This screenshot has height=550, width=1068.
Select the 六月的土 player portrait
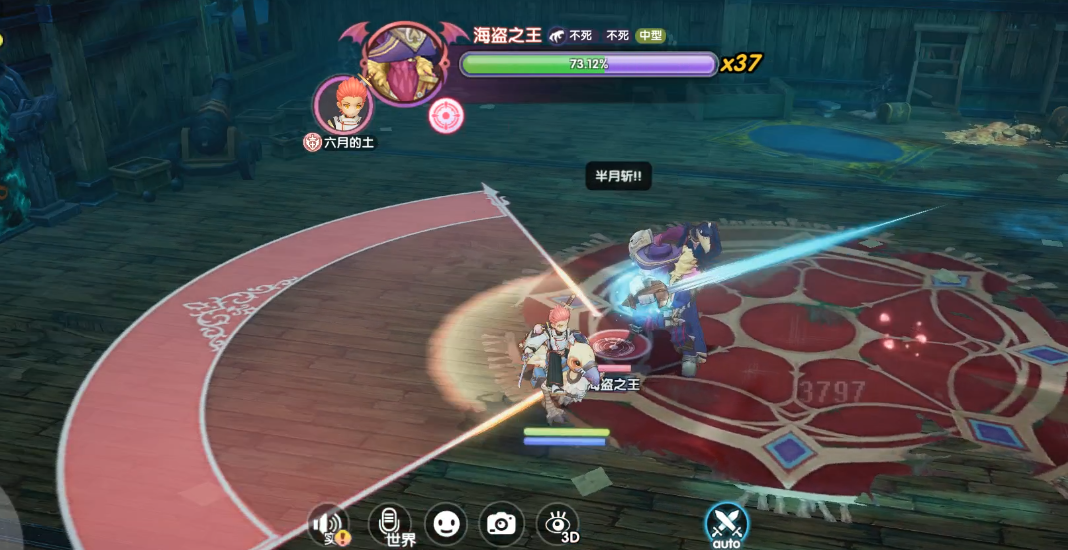coord(343,103)
